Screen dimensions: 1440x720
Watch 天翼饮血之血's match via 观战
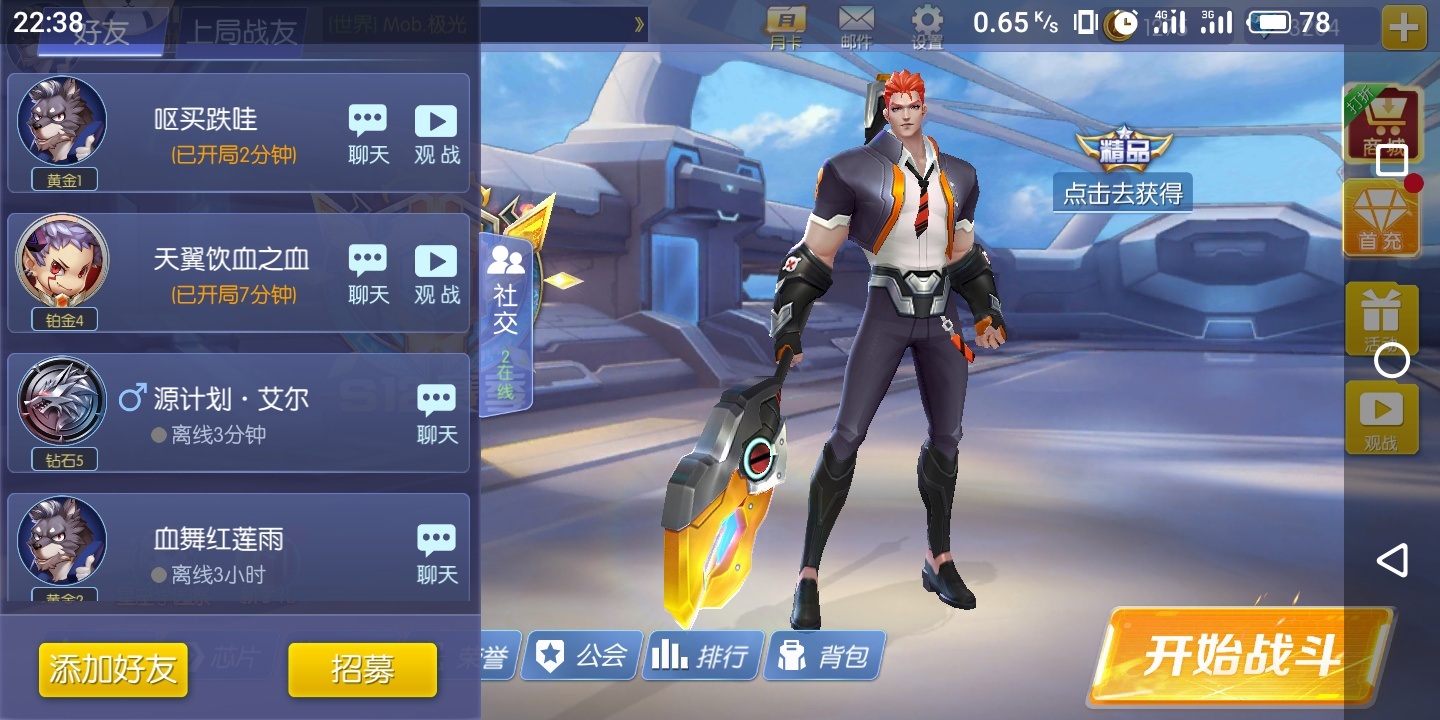coord(436,275)
